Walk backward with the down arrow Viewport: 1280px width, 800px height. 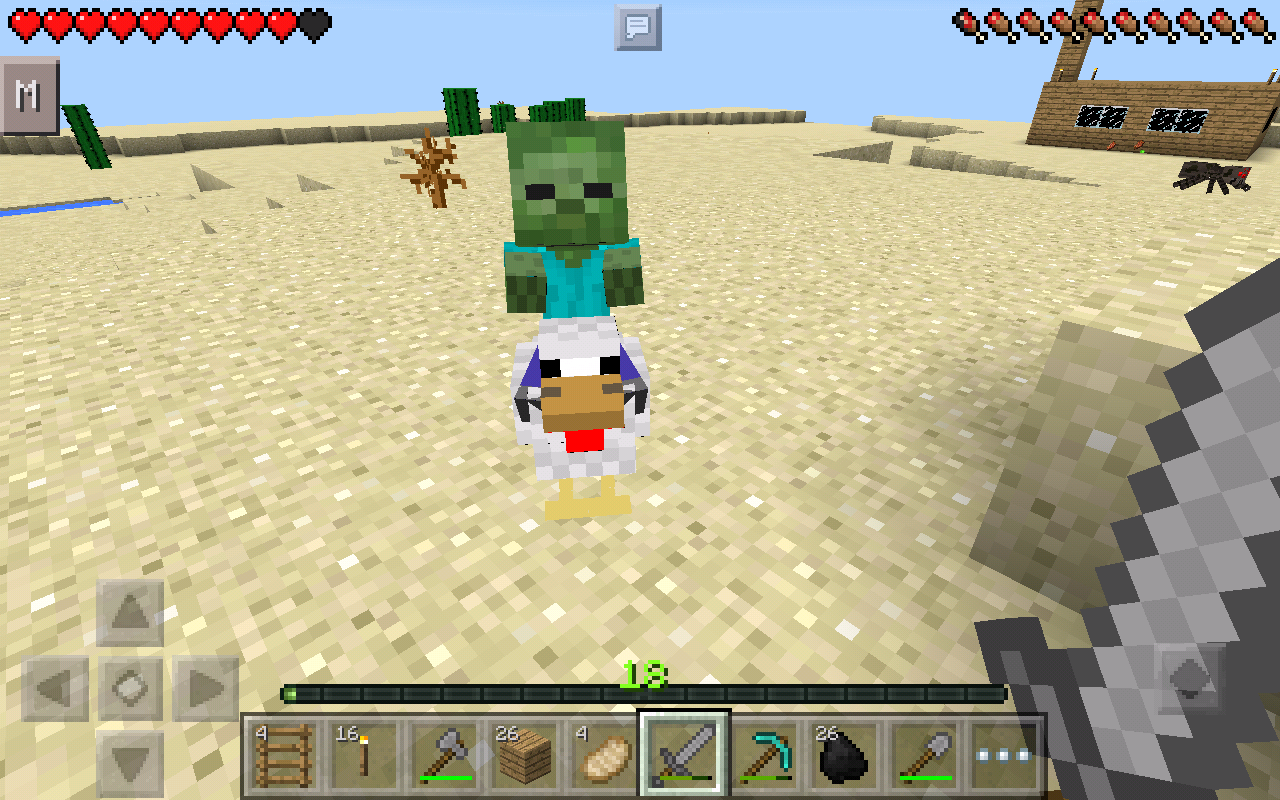130,763
